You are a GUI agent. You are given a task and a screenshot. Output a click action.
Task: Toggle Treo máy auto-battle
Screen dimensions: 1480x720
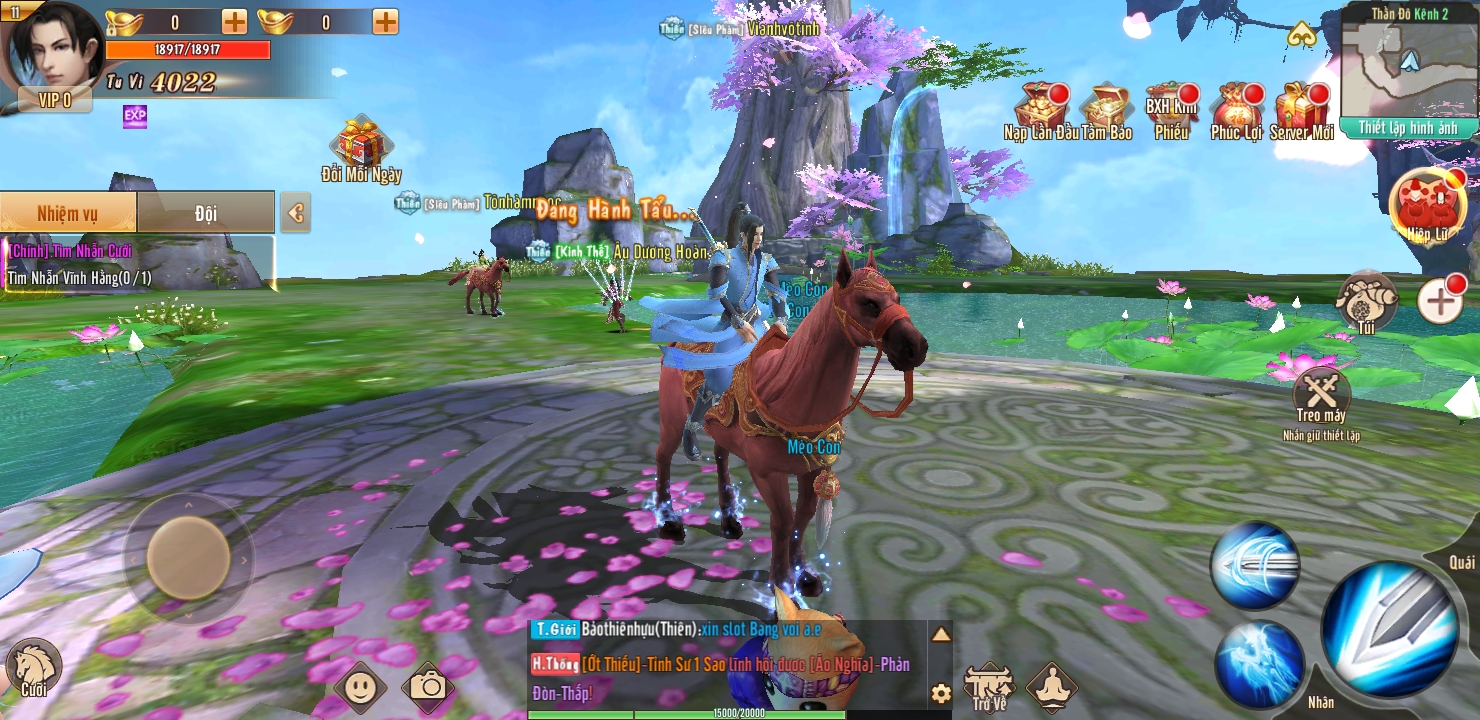click(x=1321, y=392)
